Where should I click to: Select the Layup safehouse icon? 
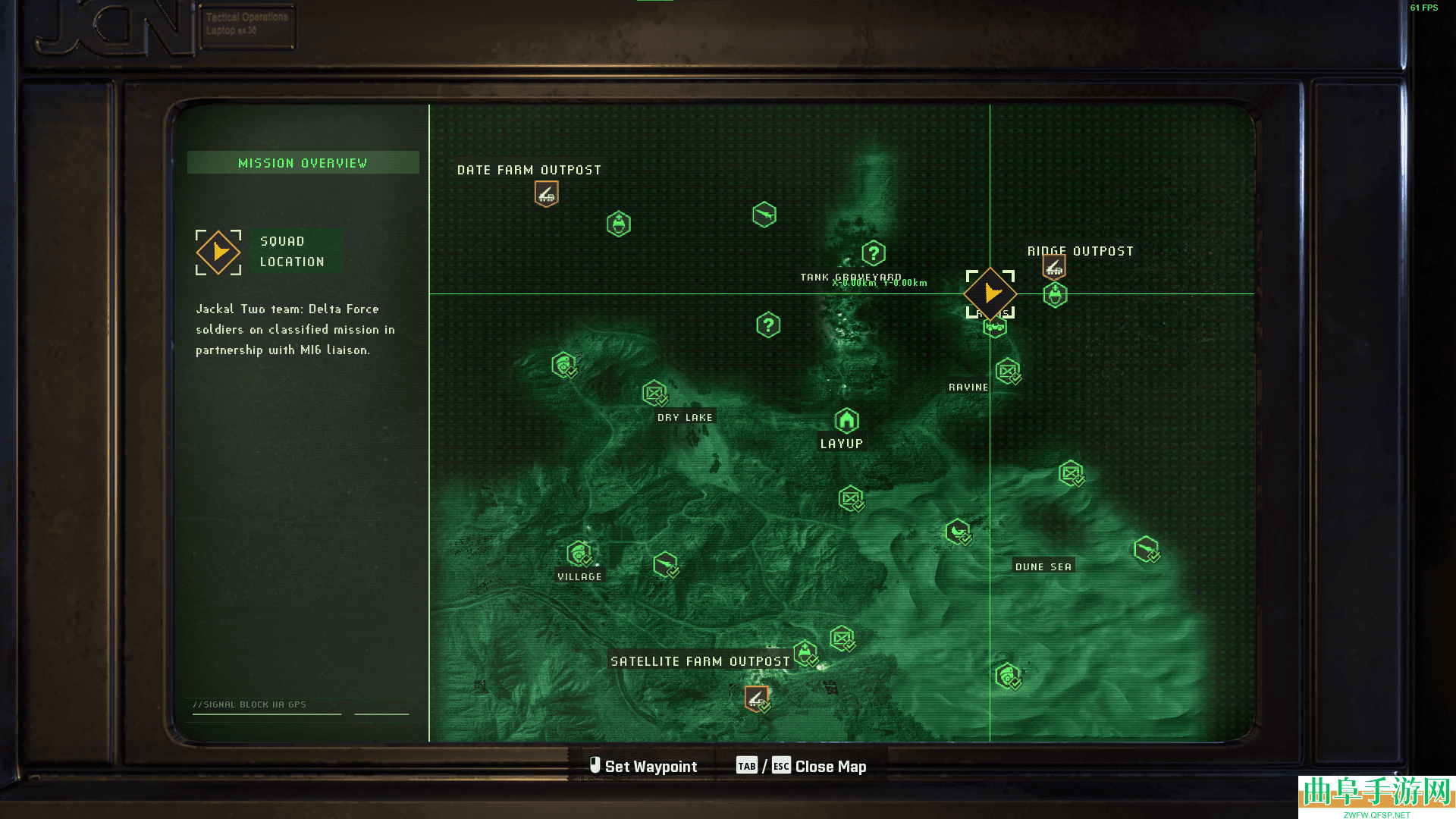coord(846,420)
